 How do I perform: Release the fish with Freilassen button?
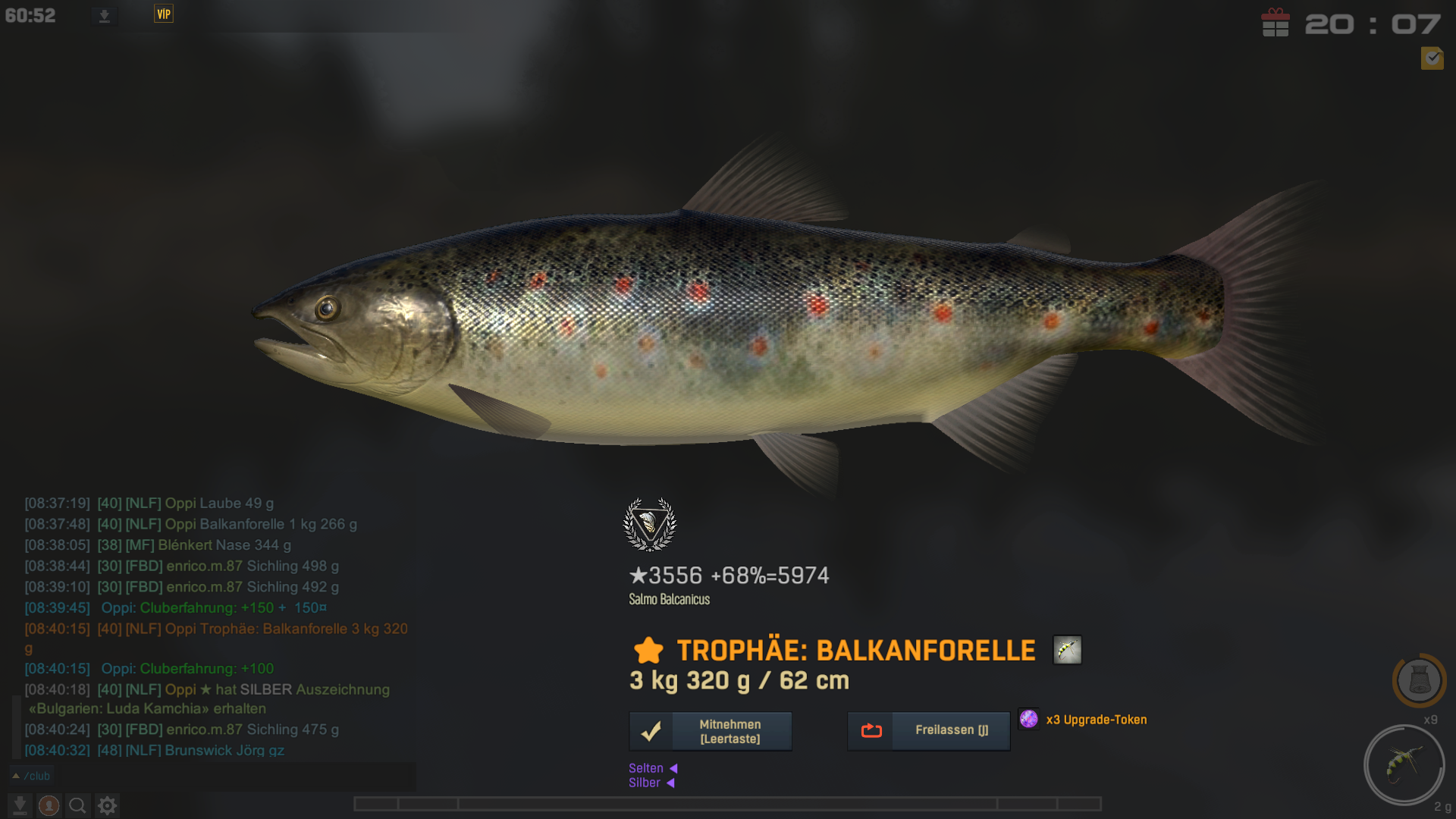(x=928, y=730)
